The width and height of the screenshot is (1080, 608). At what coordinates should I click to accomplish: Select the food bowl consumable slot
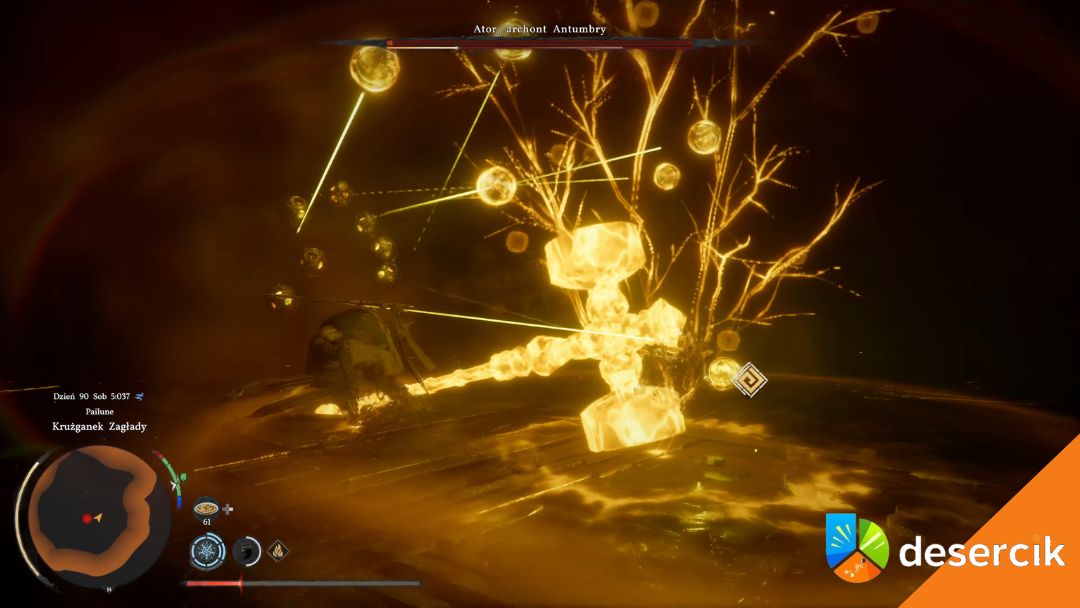206,507
